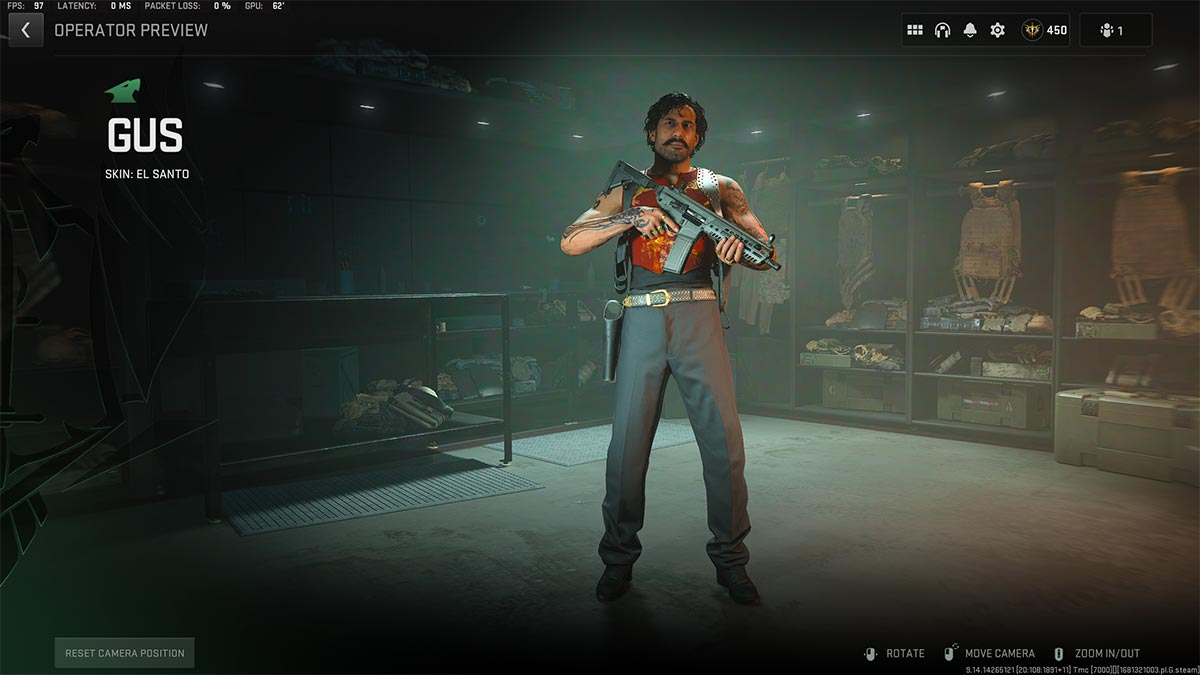Open settings with the gear icon
Viewport: 1200px width, 675px height.
pyautogui.click(x=997, y=30)
